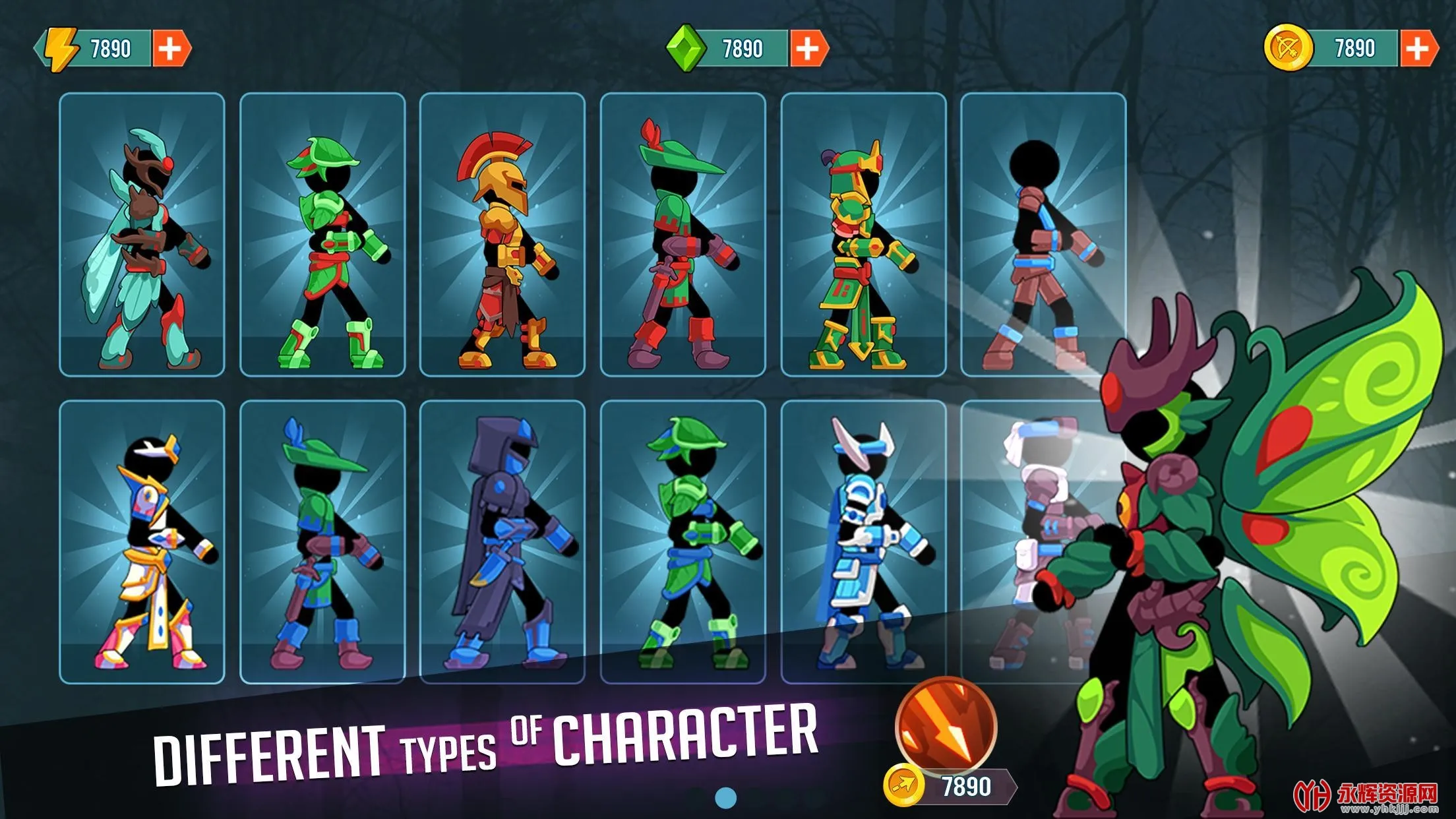Buy more green gems via plus button

click(808, 49)
